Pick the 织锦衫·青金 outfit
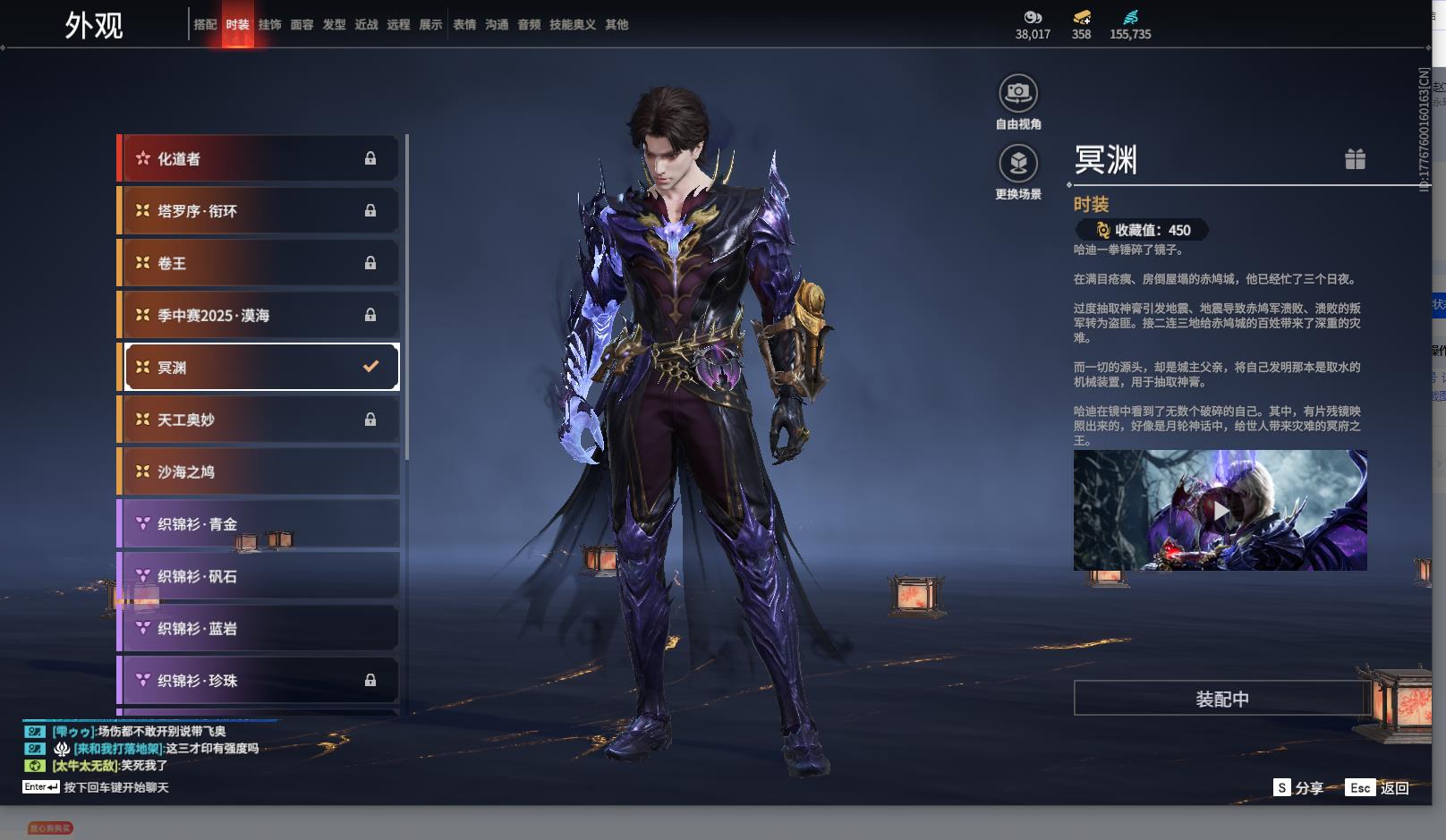1446x840 pixels. pyautogui.click(x=259, y=524)
